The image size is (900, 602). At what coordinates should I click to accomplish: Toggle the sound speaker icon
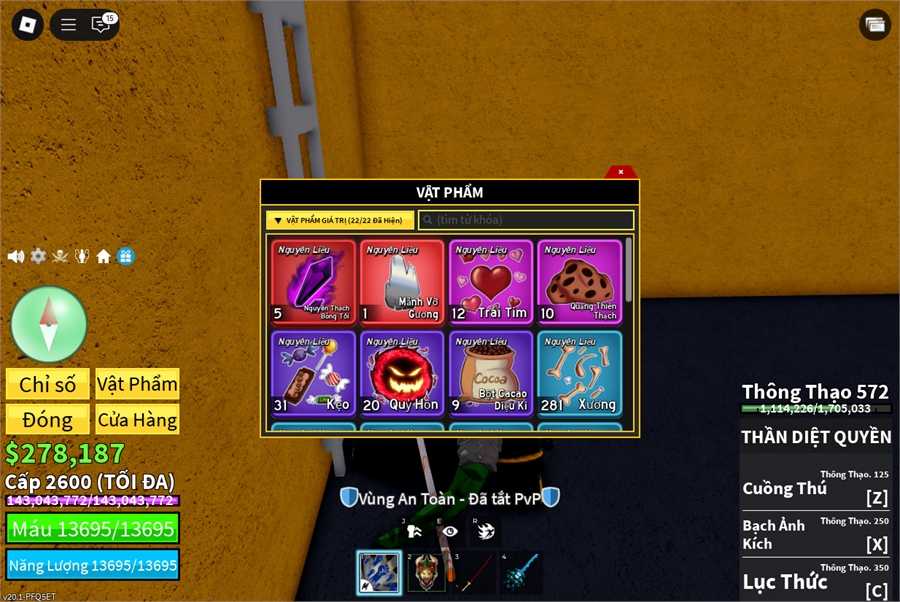(x=16, y=256)
